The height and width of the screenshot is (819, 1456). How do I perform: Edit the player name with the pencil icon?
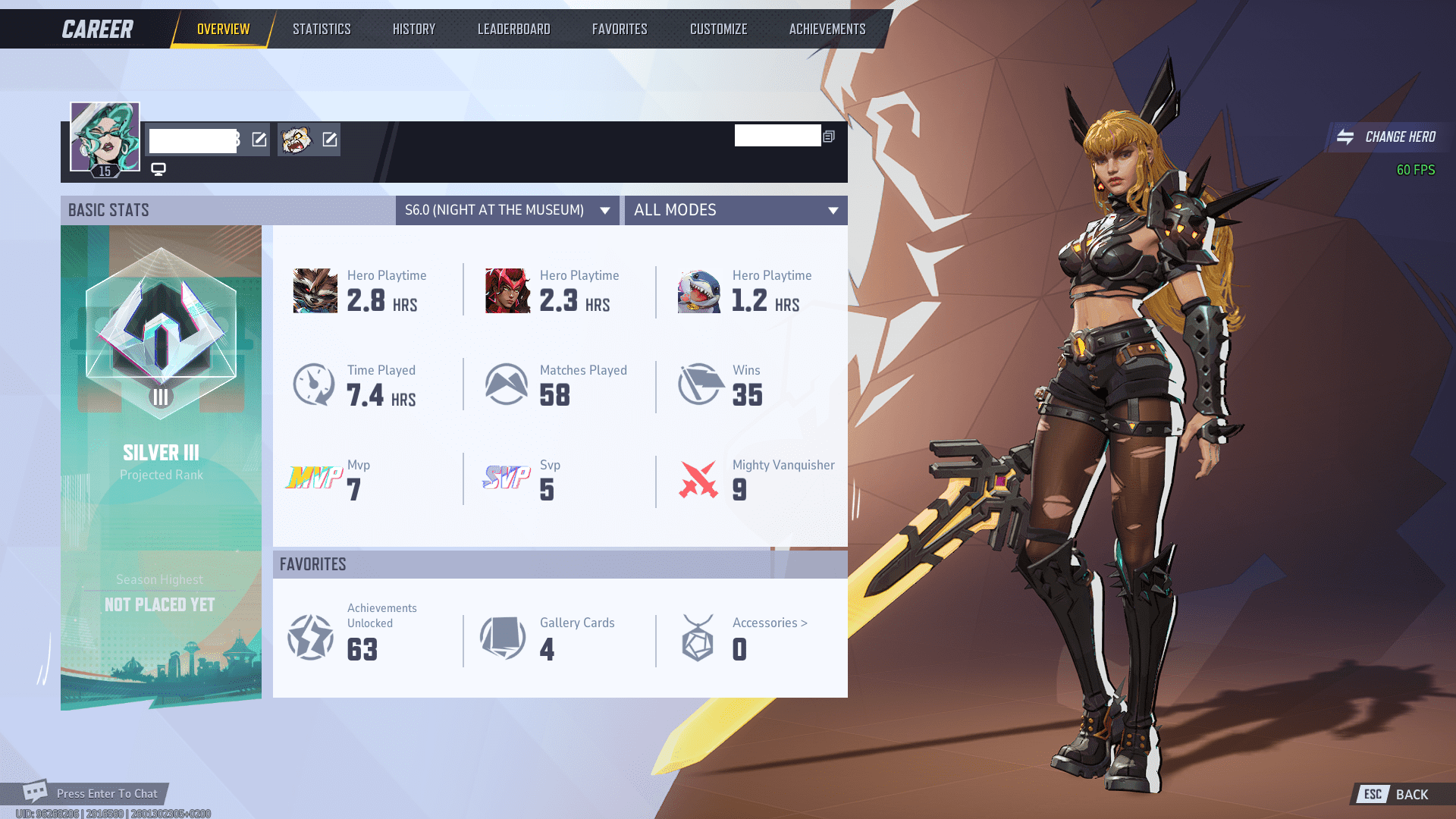click(x=259, y=140)
